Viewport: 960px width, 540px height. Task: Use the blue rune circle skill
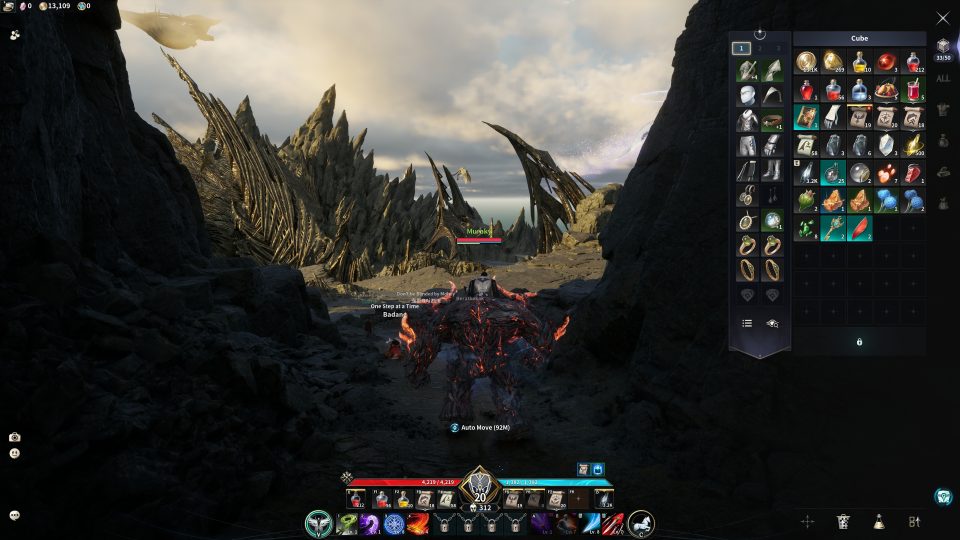[x=394, y=523]
